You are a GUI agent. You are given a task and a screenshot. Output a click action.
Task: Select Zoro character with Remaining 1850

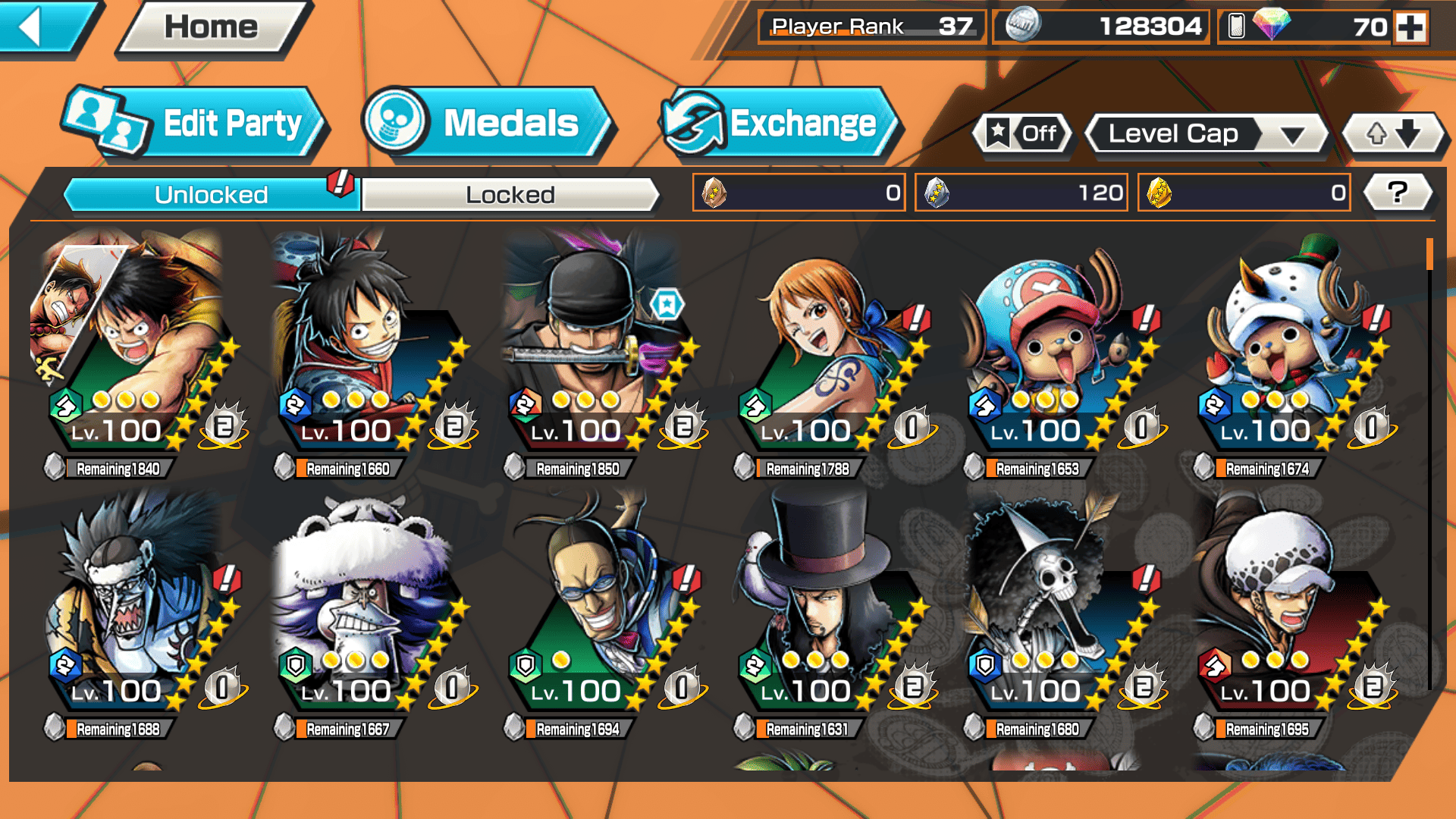point(591,356)
